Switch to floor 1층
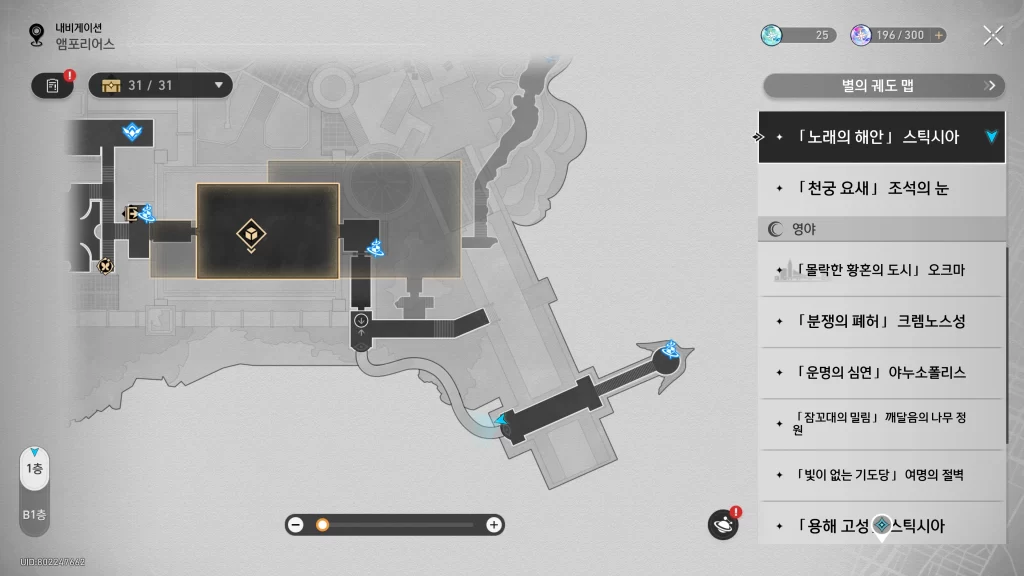Screen dimensions: 1024x576 point(35,469)
